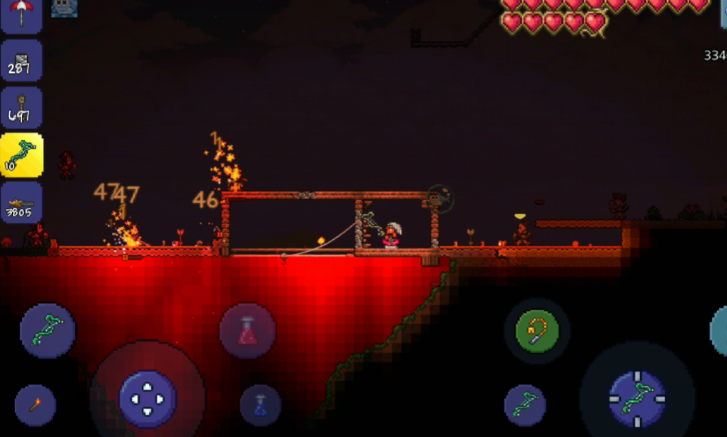Pick the gun slot showing 3805 ammo
The image size is (727, 437).
pos(21,202)
